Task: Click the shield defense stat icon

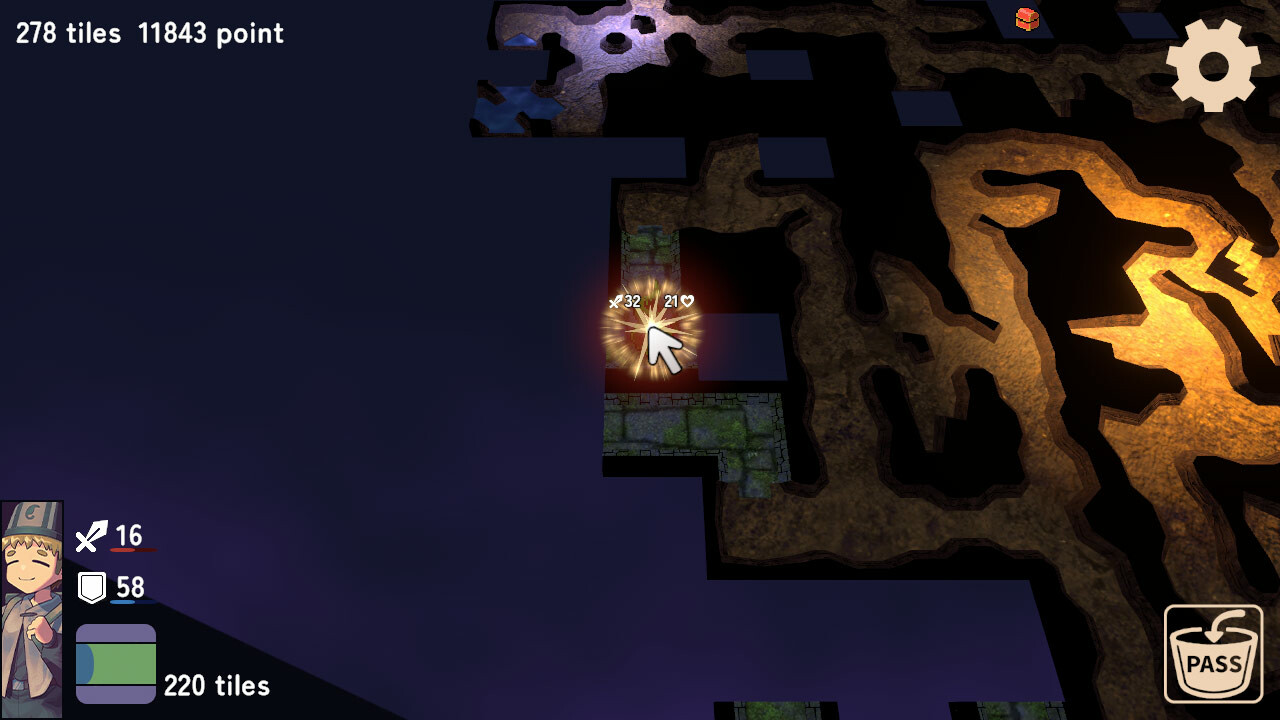Action: (x=90, y=588)
